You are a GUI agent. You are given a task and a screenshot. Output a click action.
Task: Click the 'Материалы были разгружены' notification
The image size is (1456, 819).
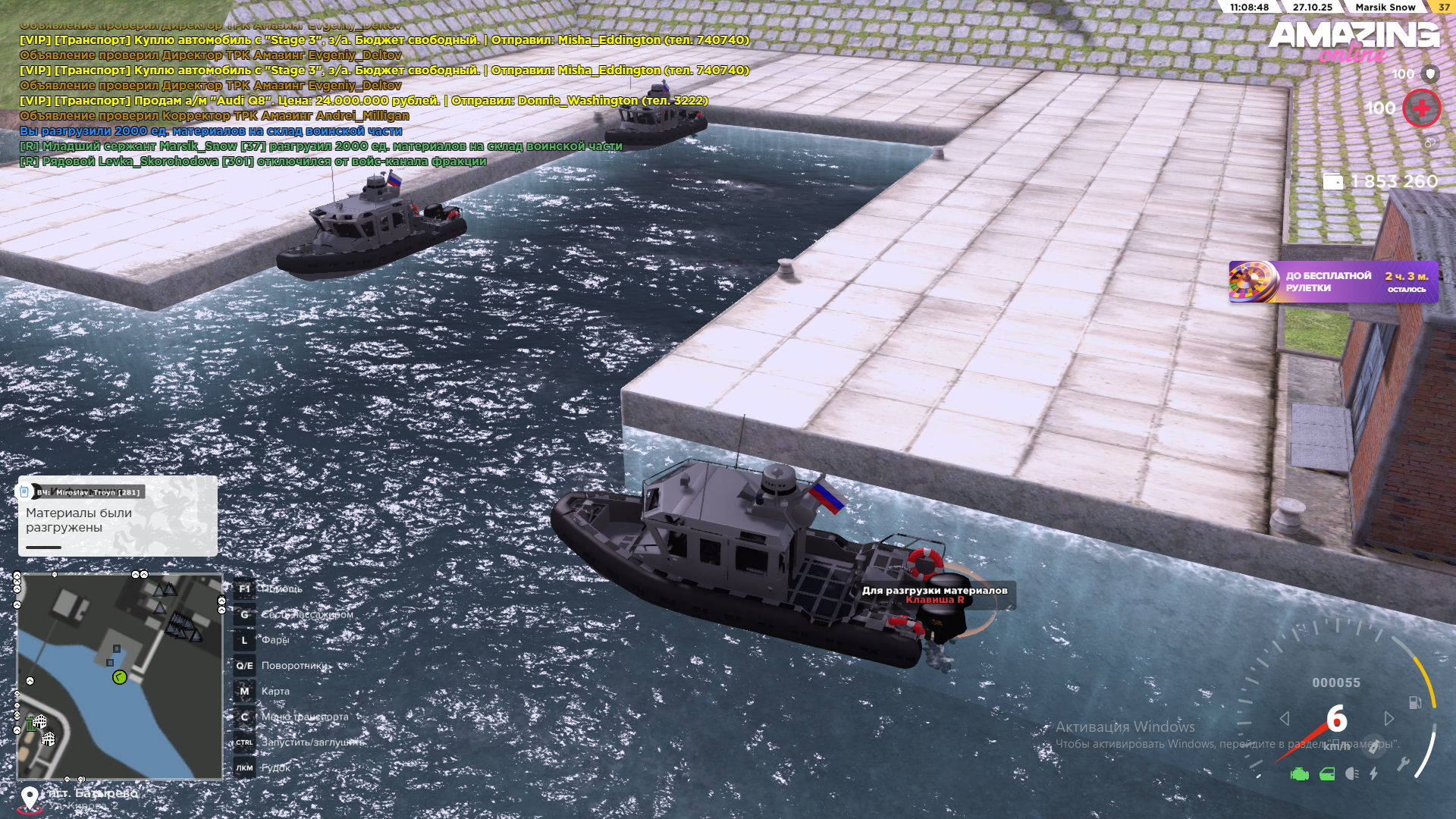[x=118, y=520]
